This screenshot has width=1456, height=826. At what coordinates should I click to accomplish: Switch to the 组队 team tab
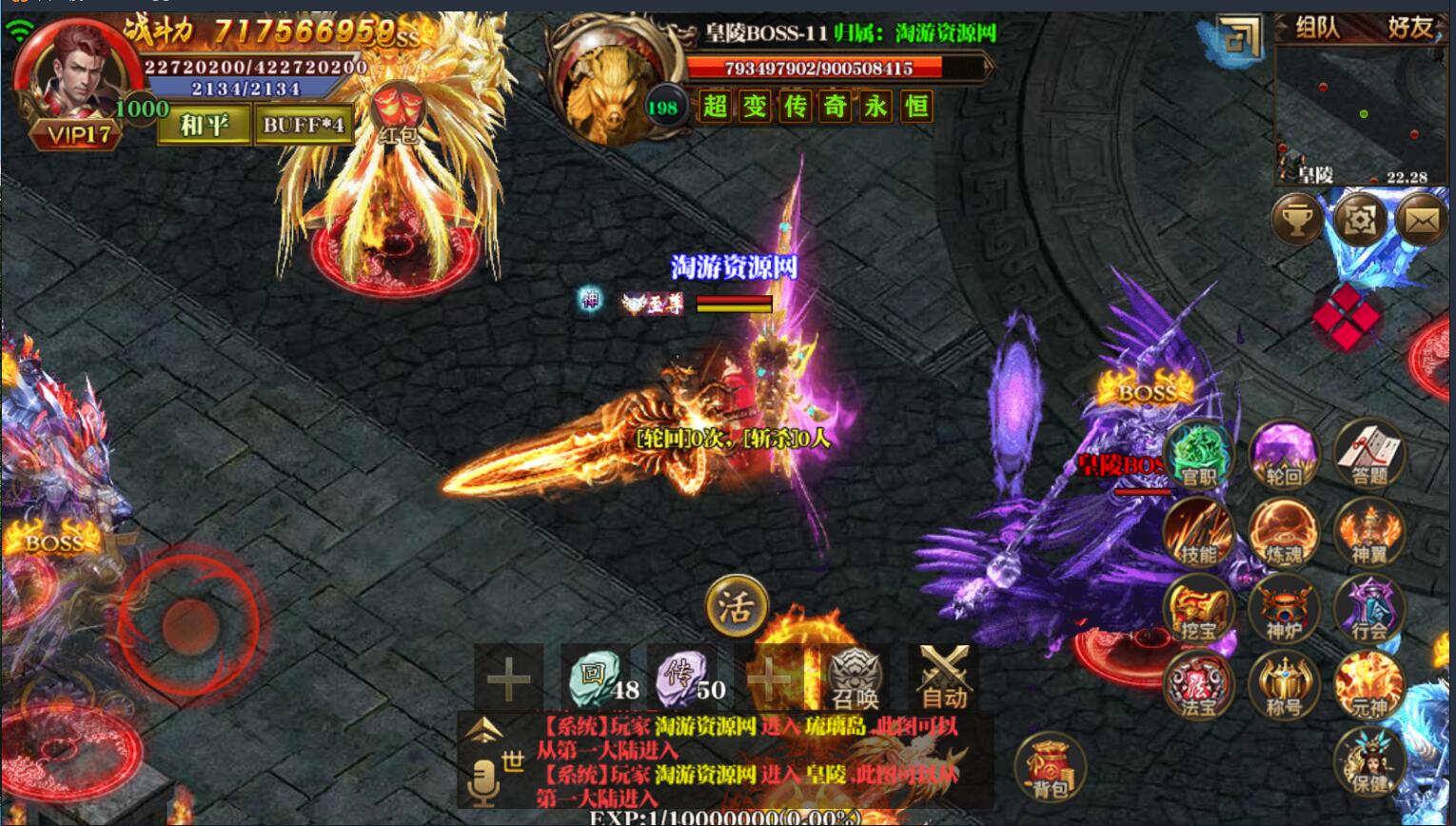pyautogui.click(x=1317, y=29)
